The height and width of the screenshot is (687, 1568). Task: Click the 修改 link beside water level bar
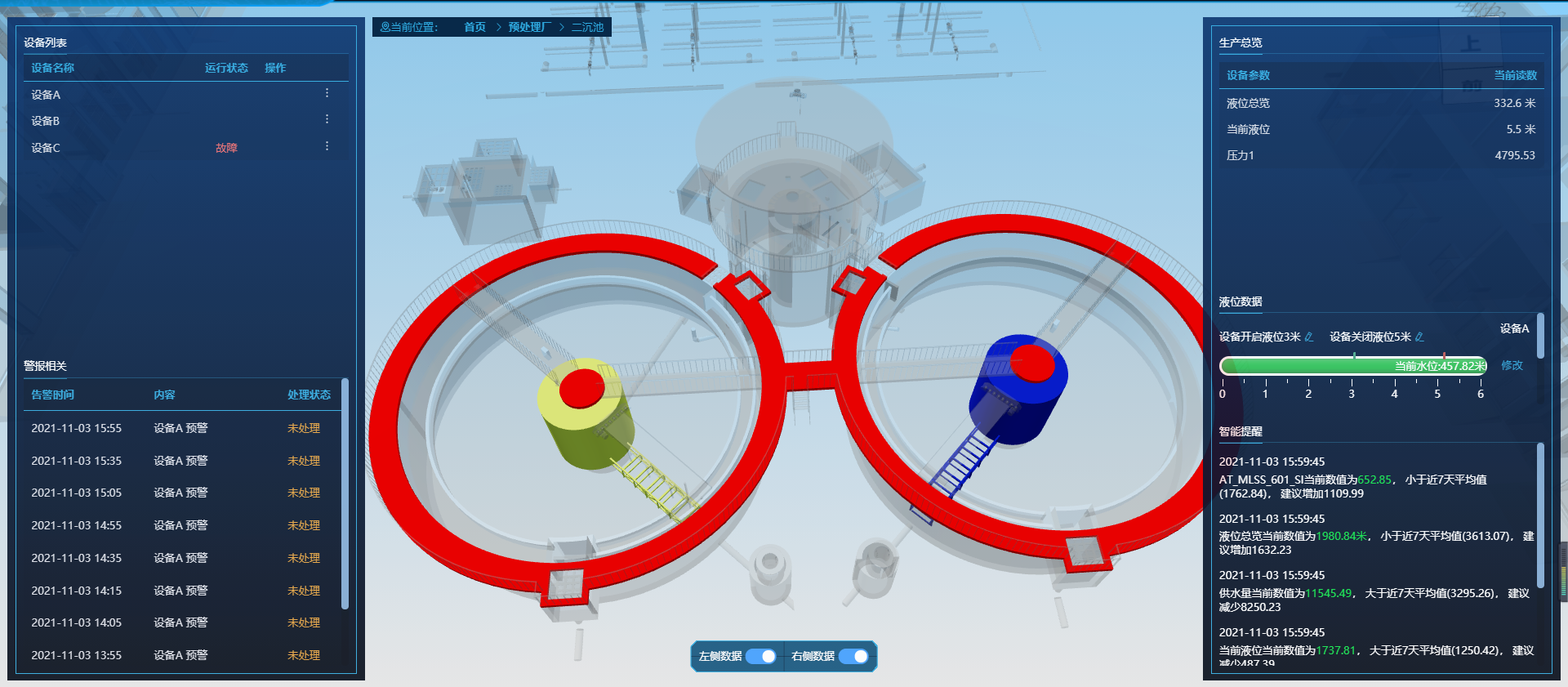click(x=1512, y=365)
